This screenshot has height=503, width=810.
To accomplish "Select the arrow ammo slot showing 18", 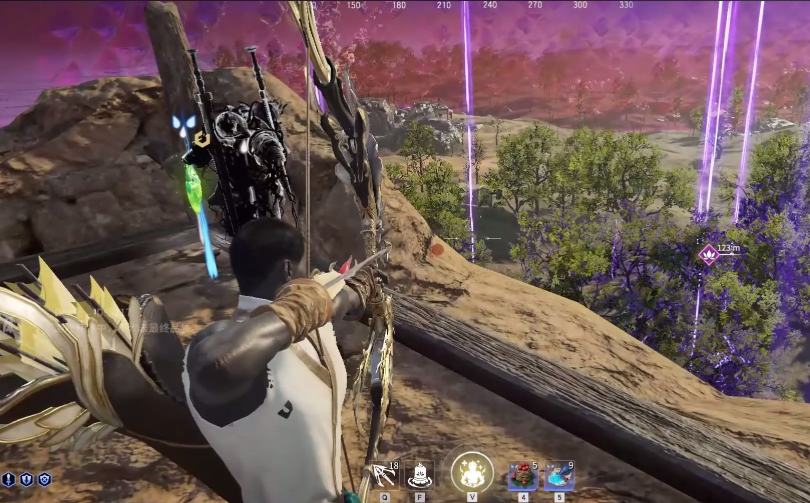I will pos(386,473).
